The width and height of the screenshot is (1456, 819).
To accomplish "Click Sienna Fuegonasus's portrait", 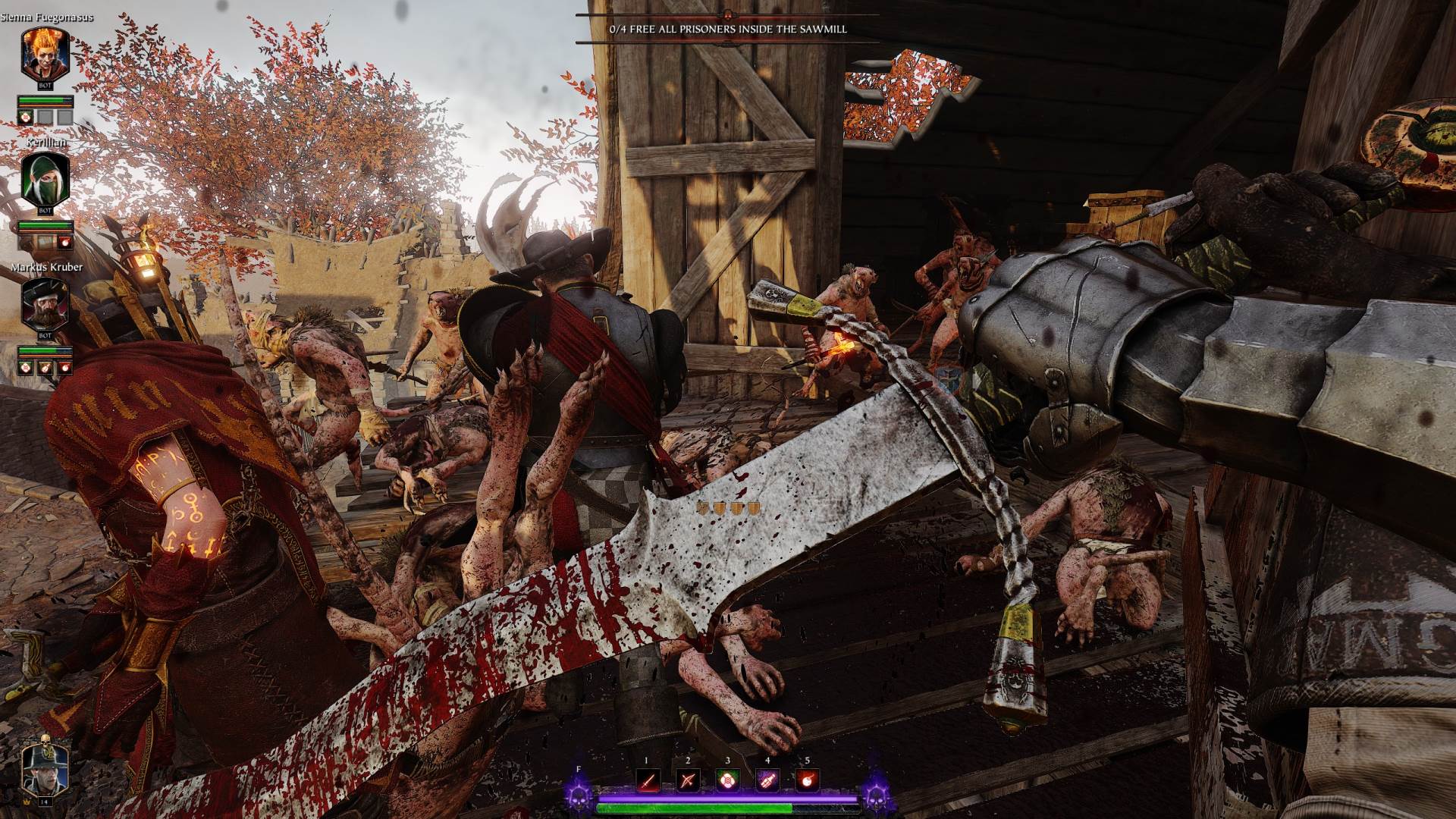I will 45,55.
